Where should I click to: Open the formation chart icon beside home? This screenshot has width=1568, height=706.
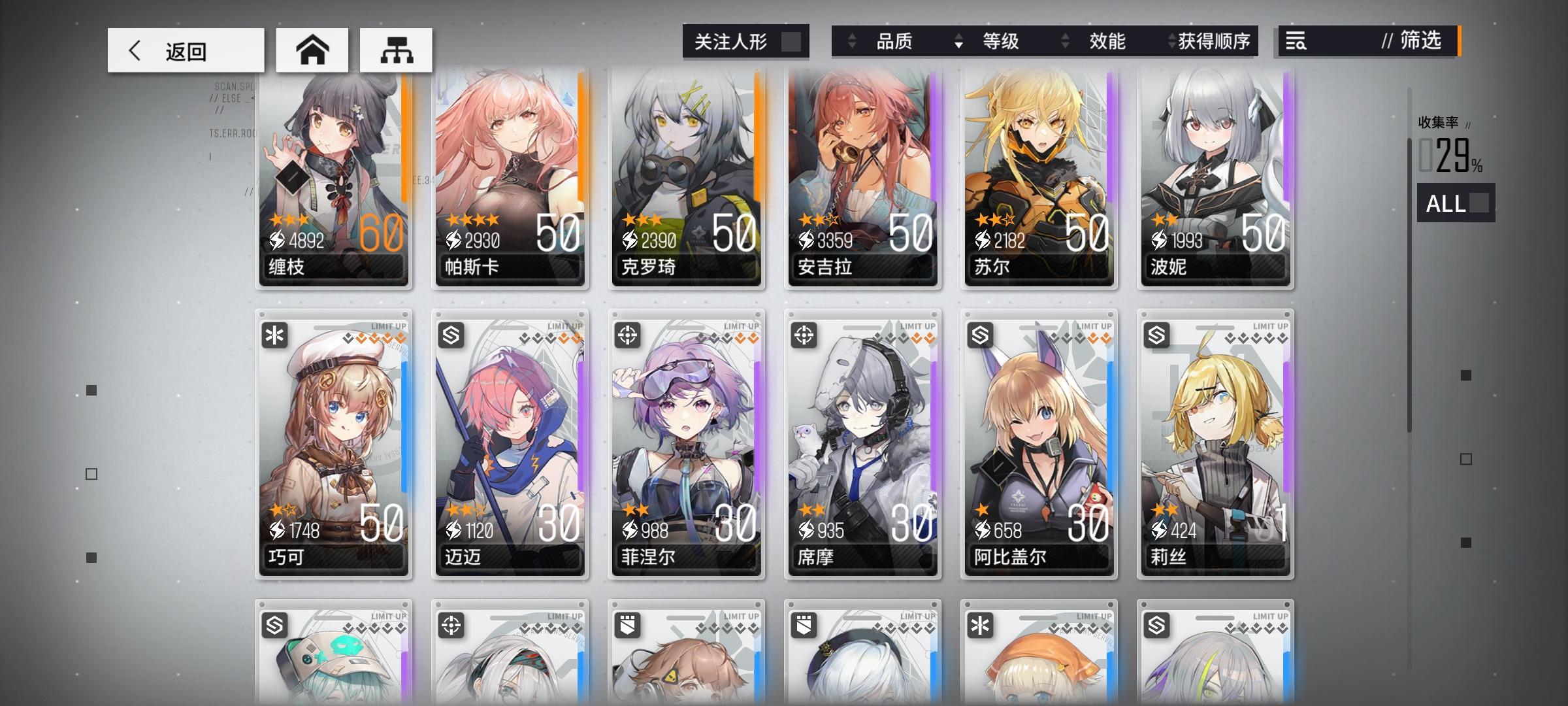click(397, 49)
